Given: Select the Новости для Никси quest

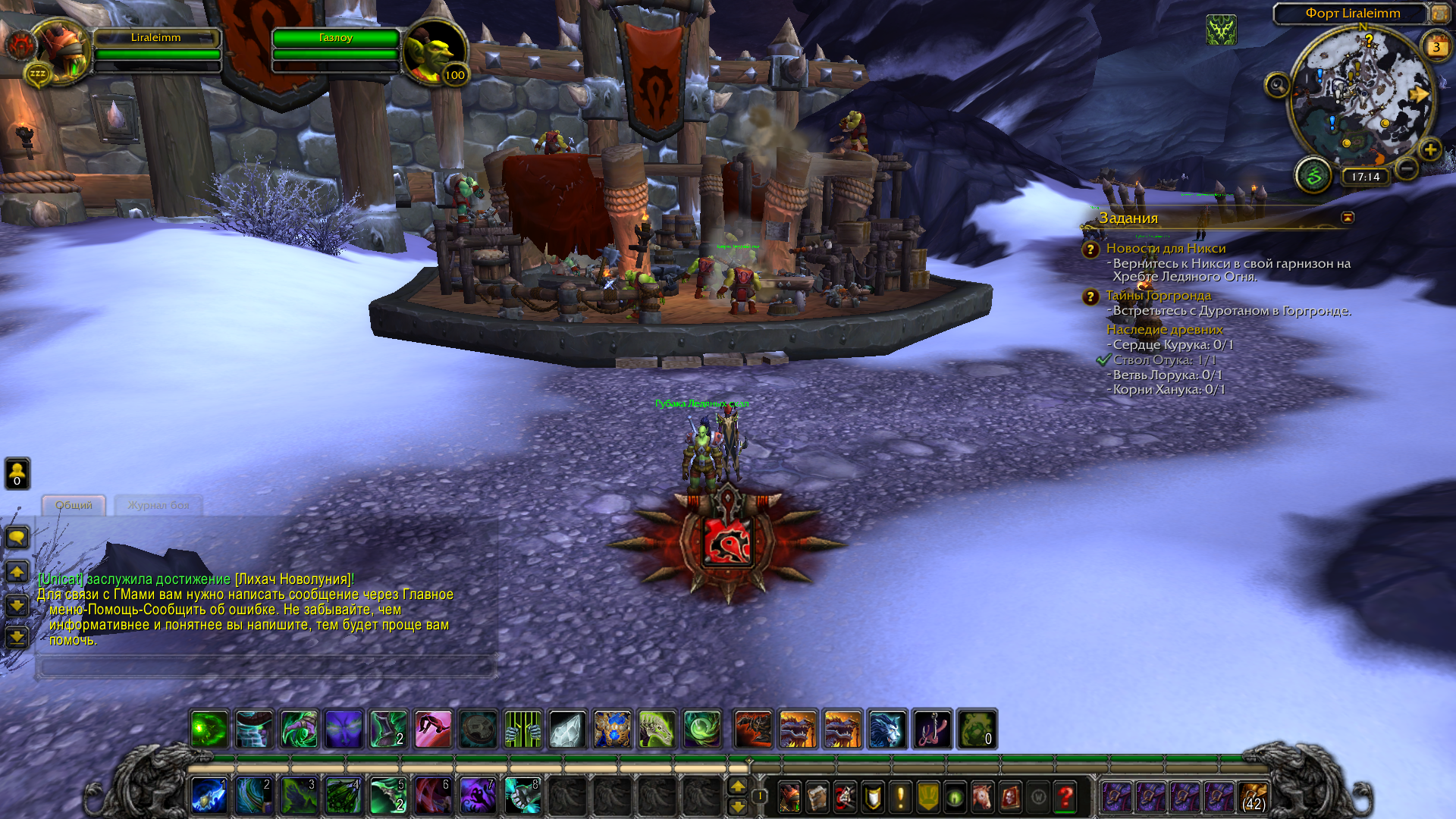Looking at the screenshot, I should point(1166,249).
